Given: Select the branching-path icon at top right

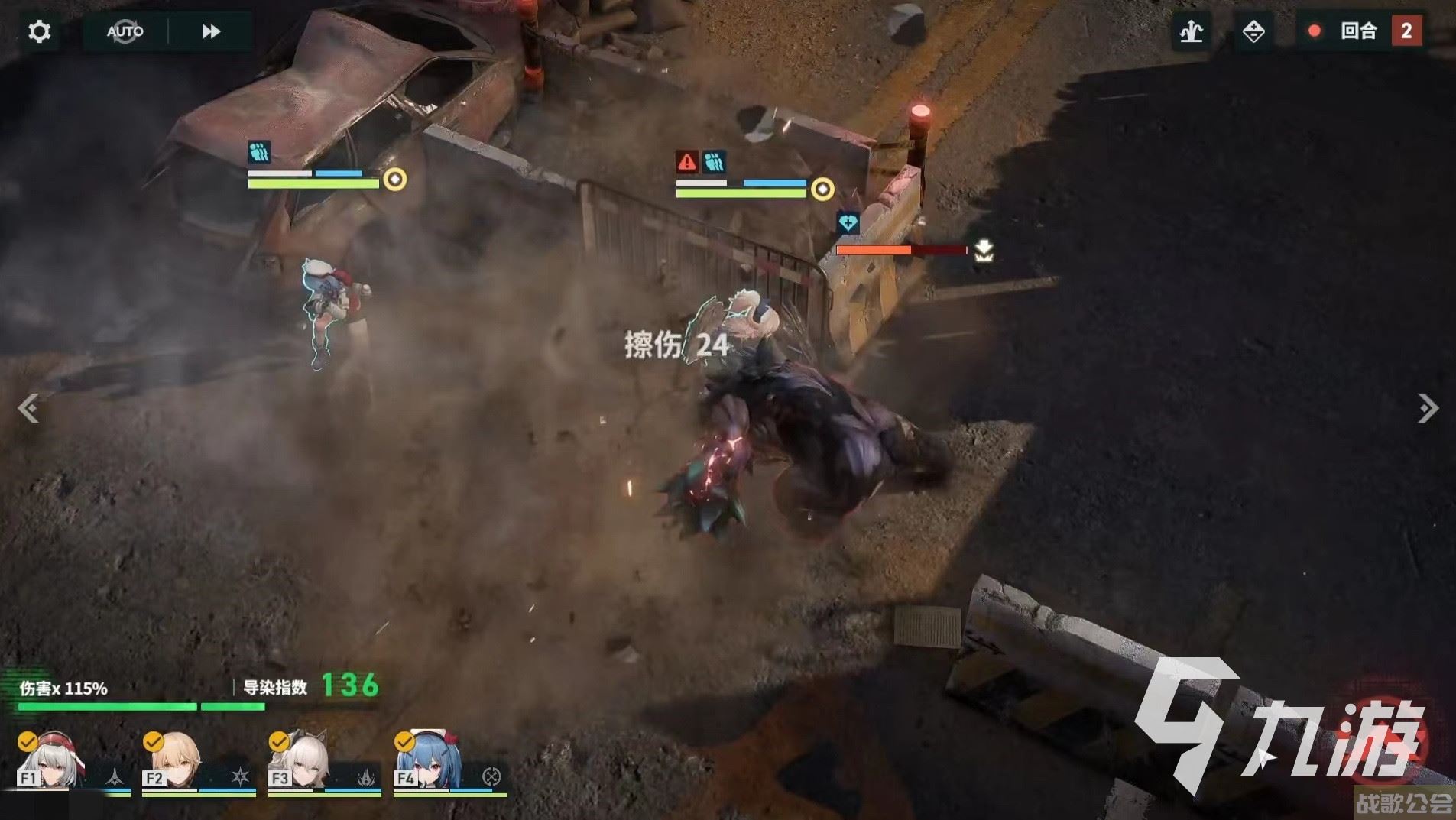Looking at the screenshot, I should click(1190, 31).
